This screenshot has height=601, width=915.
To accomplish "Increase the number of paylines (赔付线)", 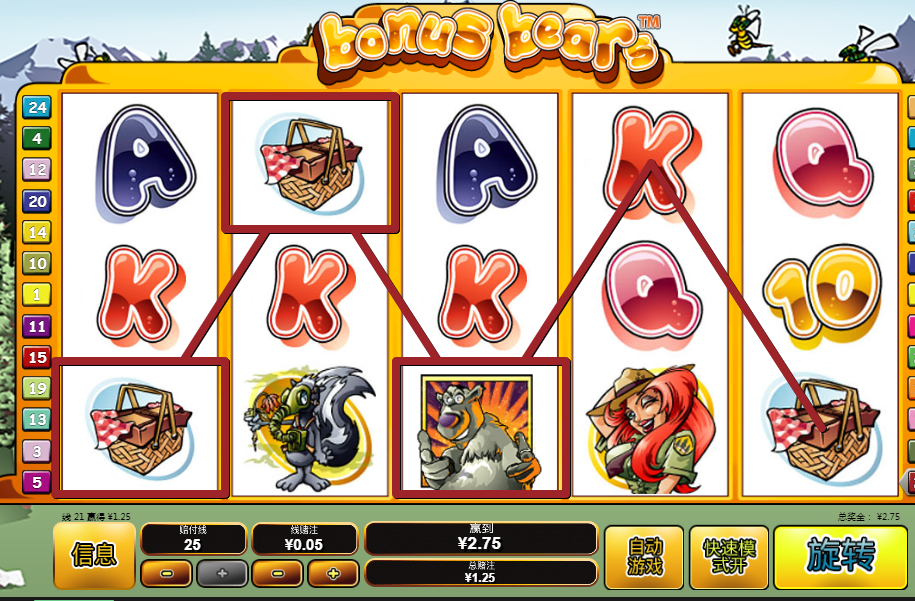I will pyautogui.click(x=221, y=574).
